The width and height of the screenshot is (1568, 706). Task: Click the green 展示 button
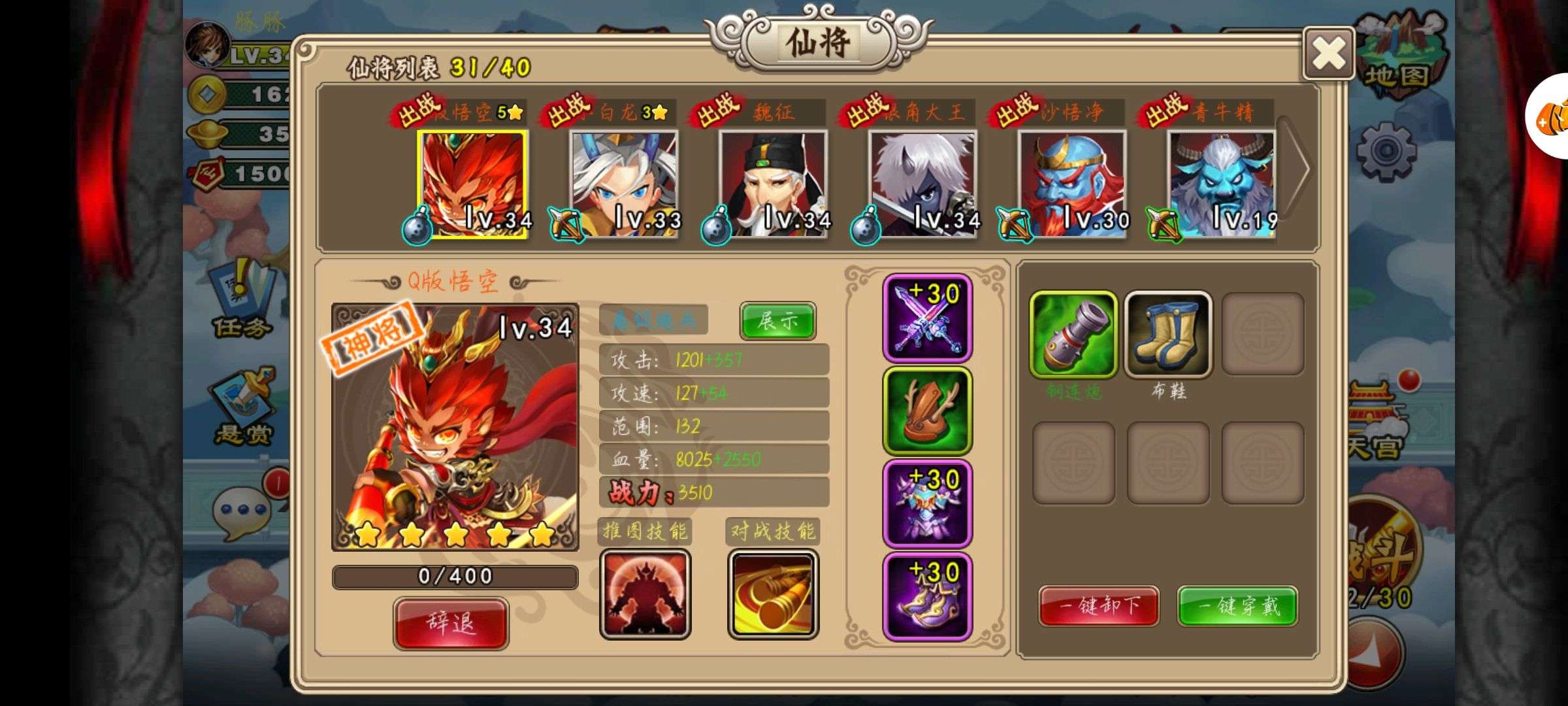[777, 320]
